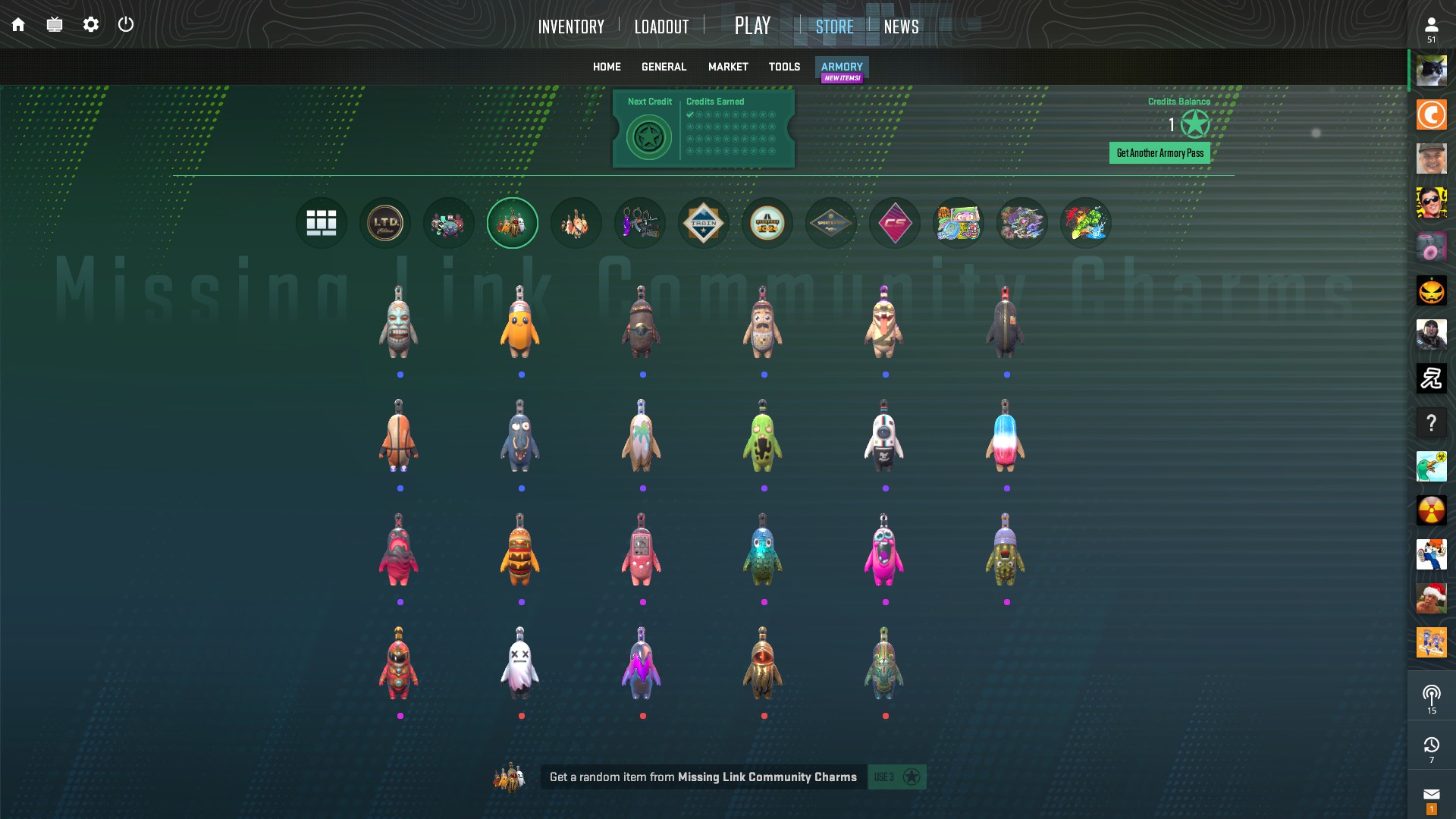Click the cat avatar in friends list

(x=1431, y=71)
